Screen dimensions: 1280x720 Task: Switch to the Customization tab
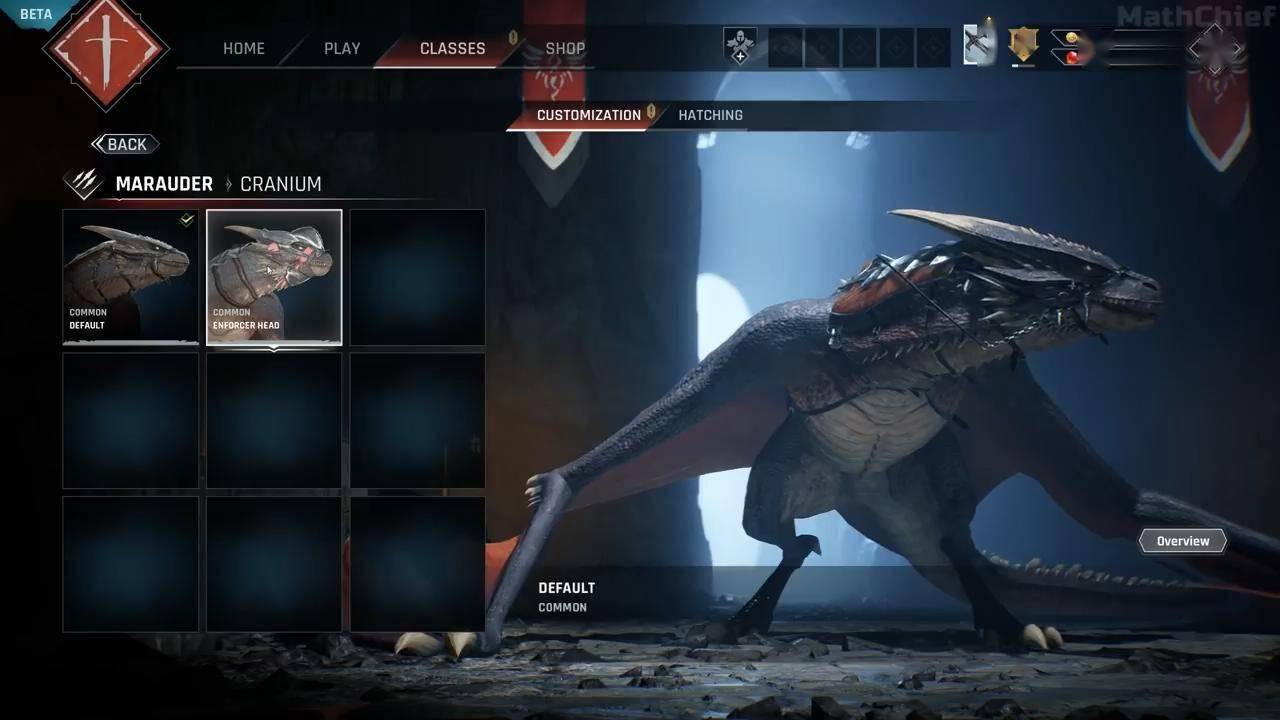tap(588, 115)
